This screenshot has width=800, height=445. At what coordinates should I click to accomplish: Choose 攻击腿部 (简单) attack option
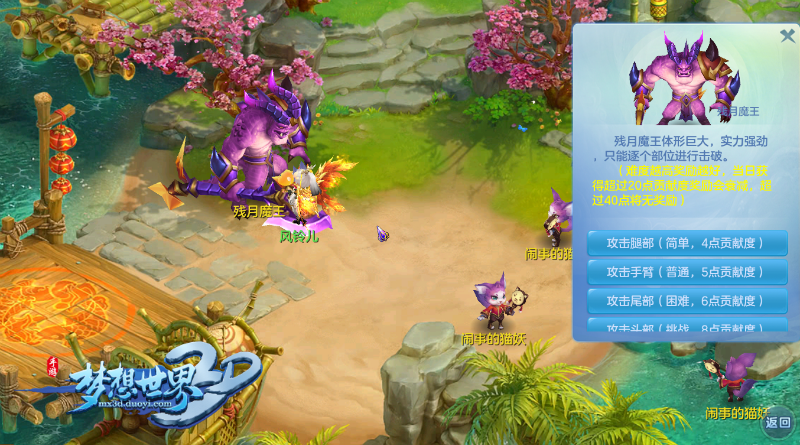tap(687, 243)
